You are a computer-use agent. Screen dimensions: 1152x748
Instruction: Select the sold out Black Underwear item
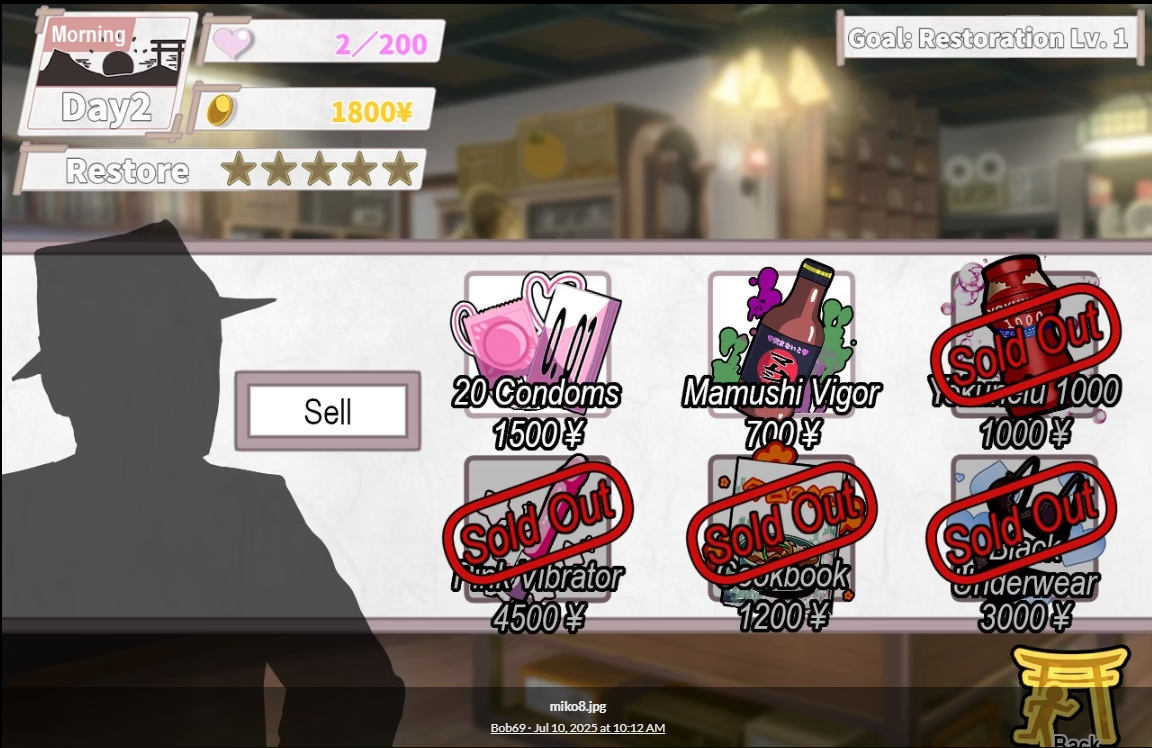(x=1024, y=528)
